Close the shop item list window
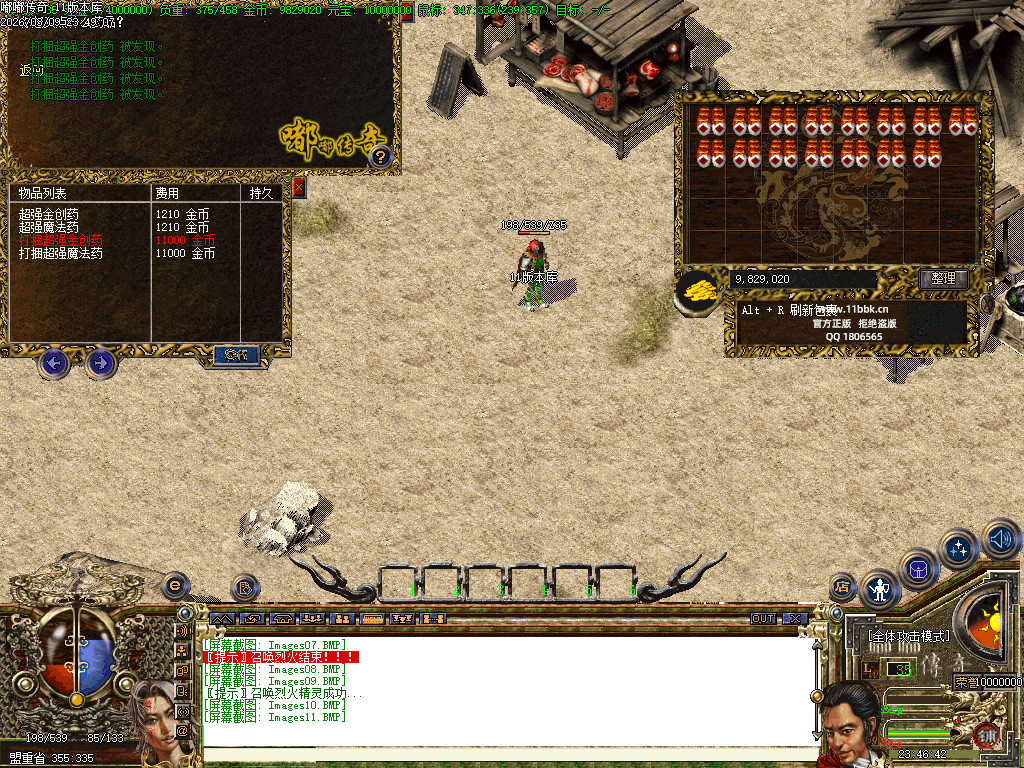The width and height of the screenshot is (1024, 768). click(298, 187)
